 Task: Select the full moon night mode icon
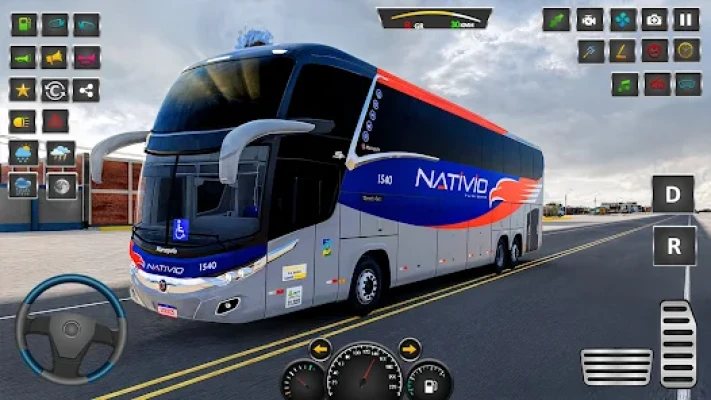pos(61,185)
